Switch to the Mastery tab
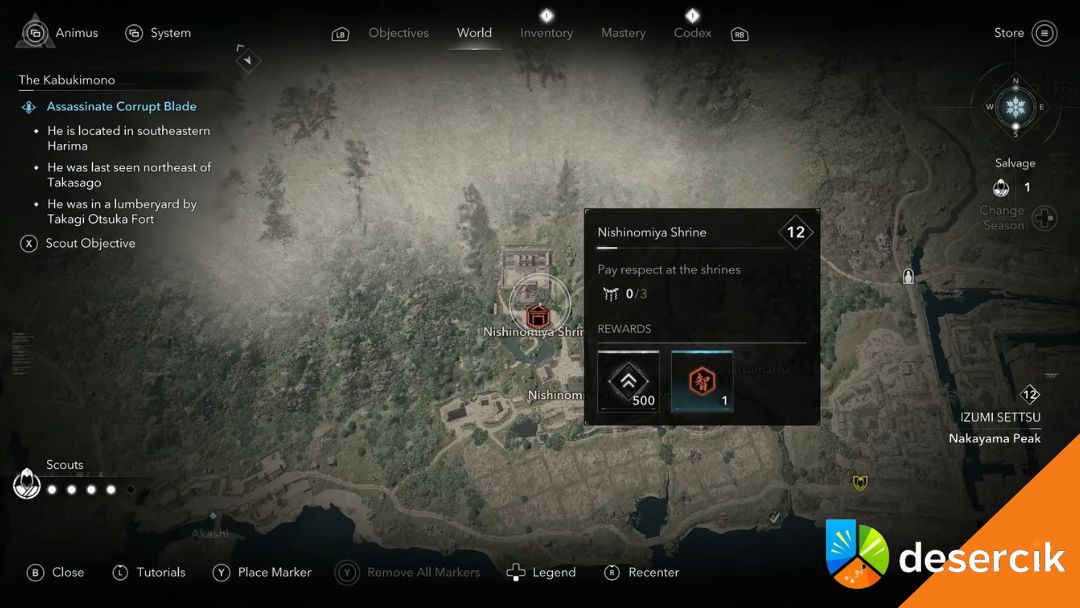 point(623,33)
